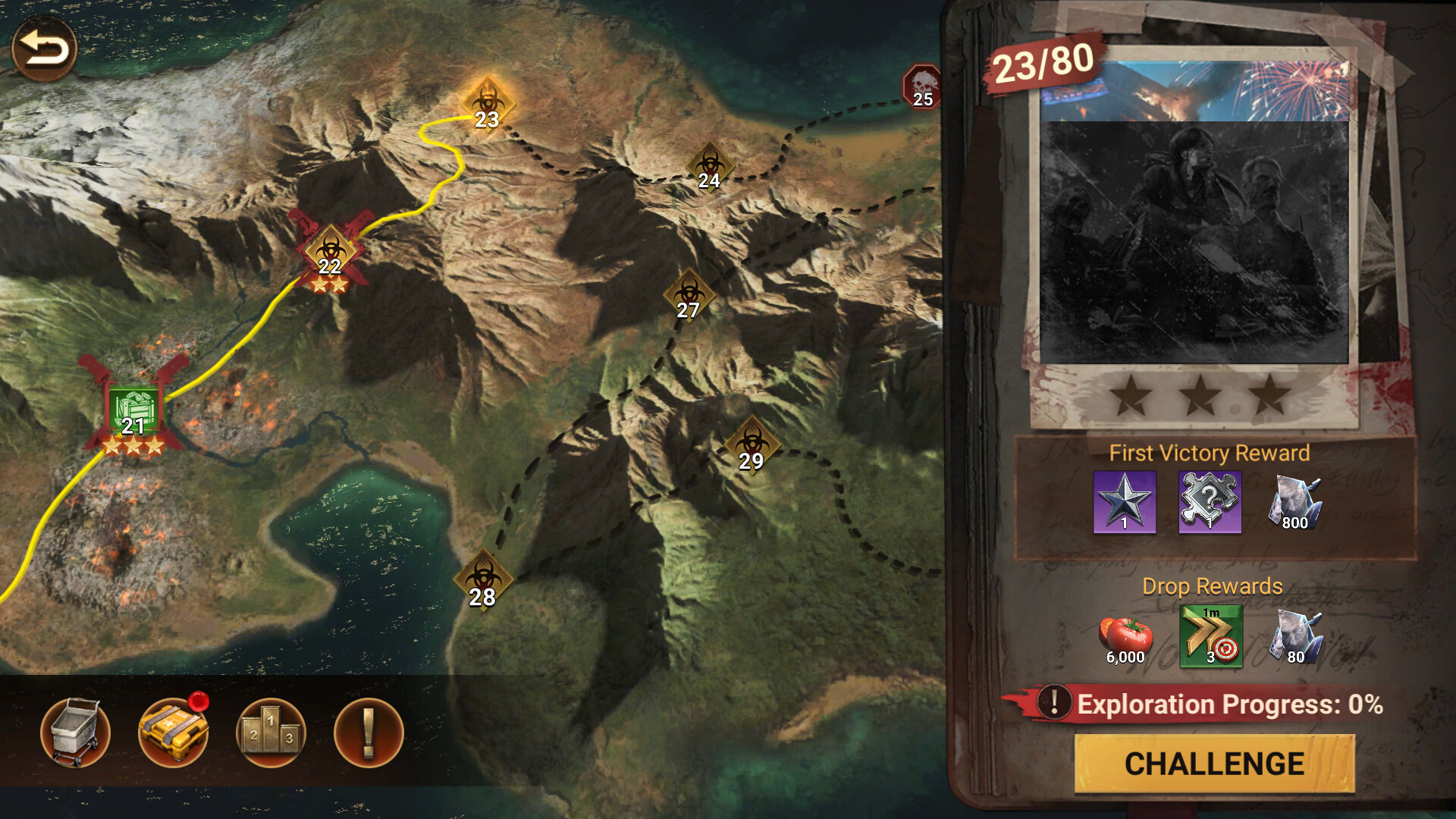The height and width of the screenshot is (819, 1456).
Task: Select the biohazard stage 27 marker
Action: pos(689,294)
